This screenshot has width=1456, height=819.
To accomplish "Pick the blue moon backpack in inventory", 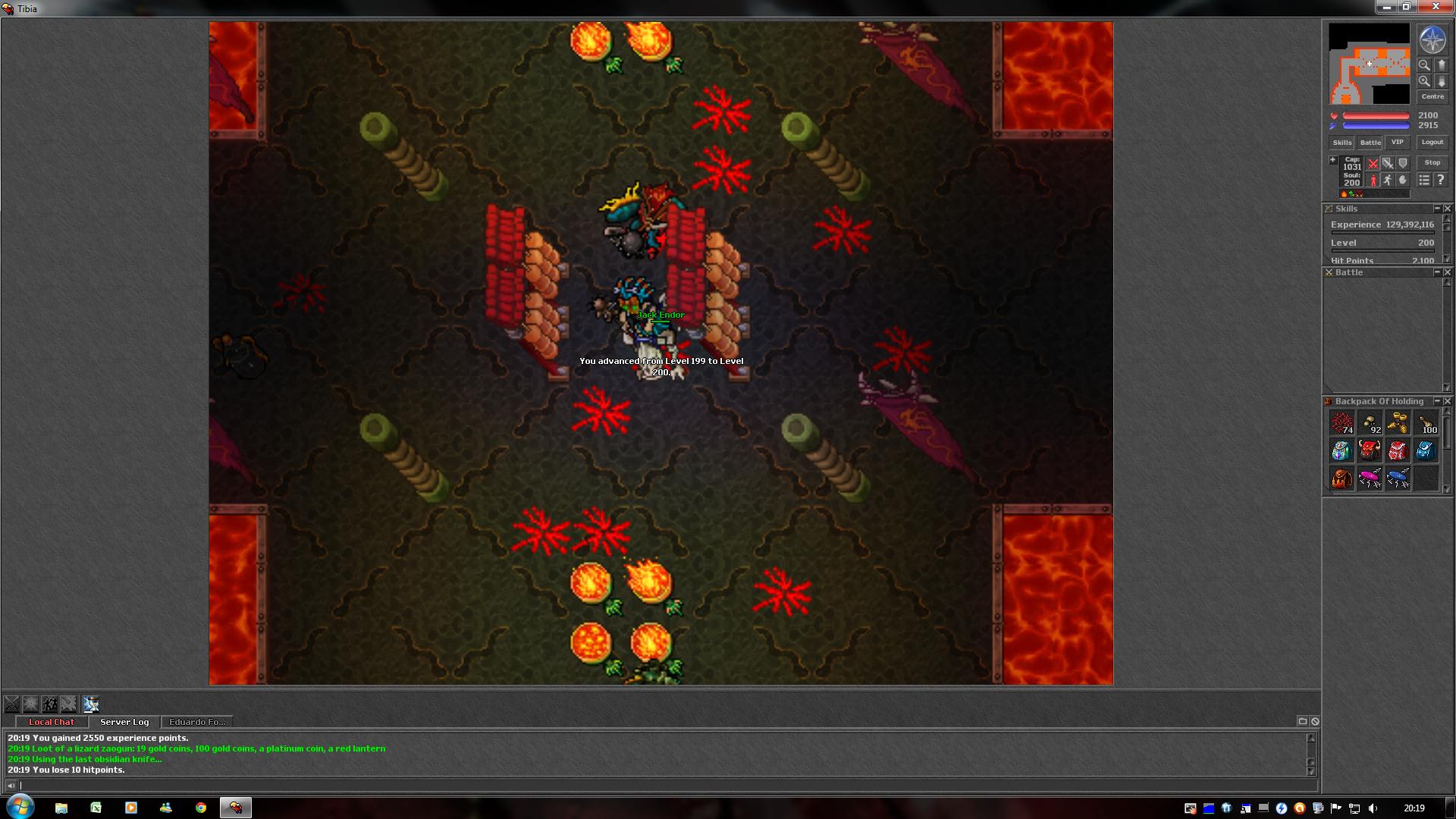I will [x=1426, y=450].
